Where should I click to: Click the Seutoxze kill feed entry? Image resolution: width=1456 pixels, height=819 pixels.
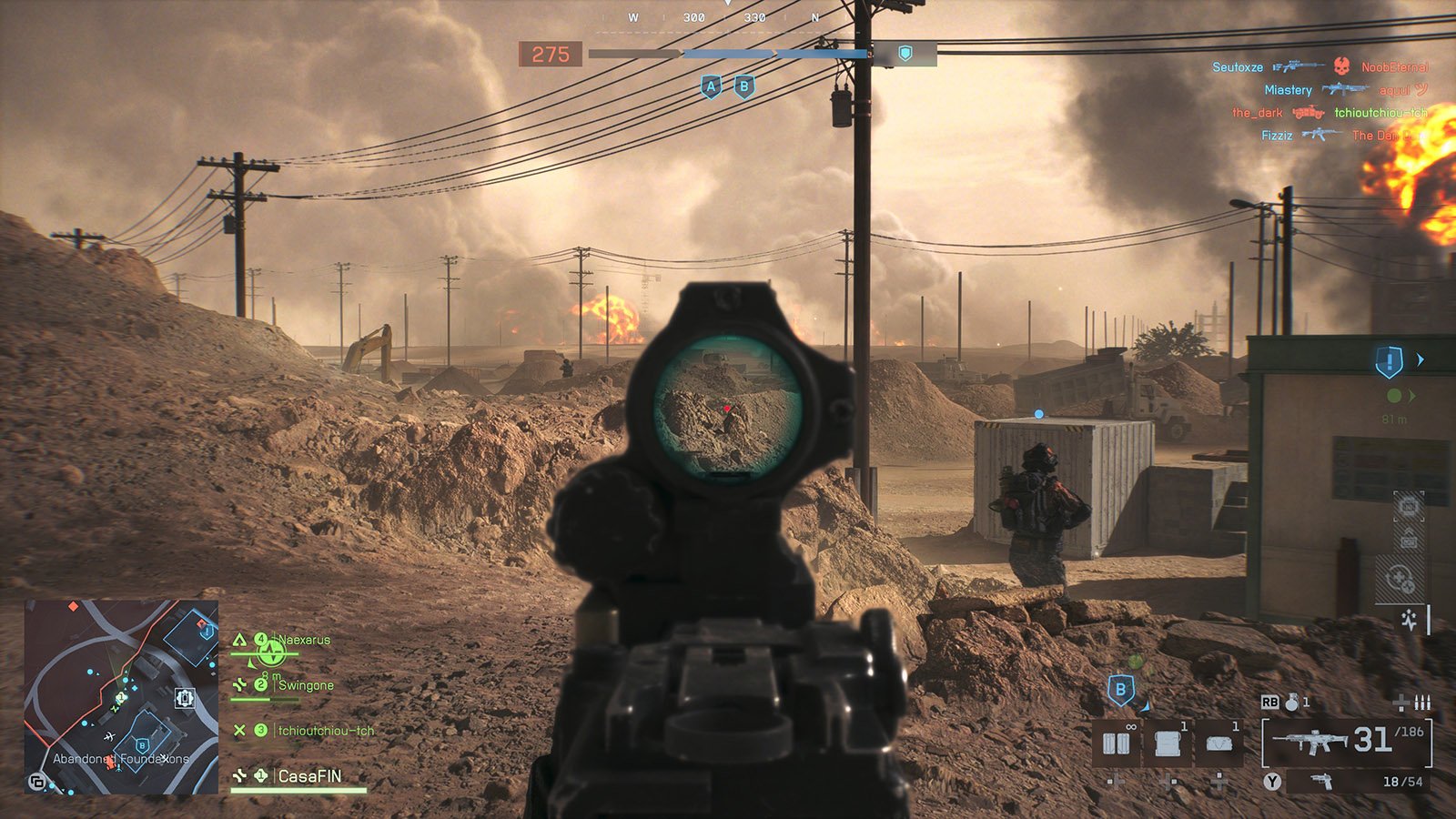pyautogui.click(x=1239, y=67)
